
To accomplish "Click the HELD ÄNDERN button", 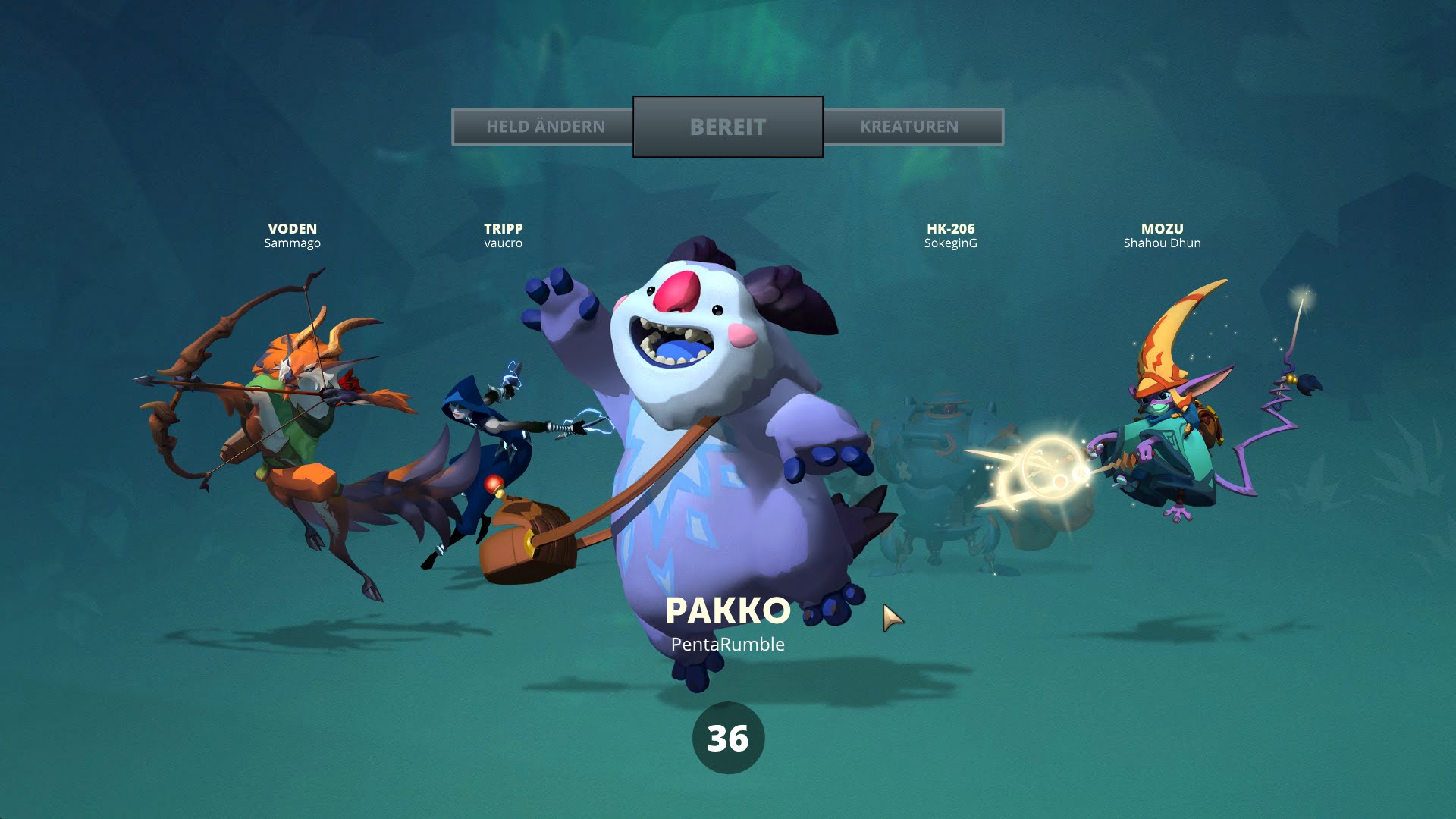I will 544,127.
